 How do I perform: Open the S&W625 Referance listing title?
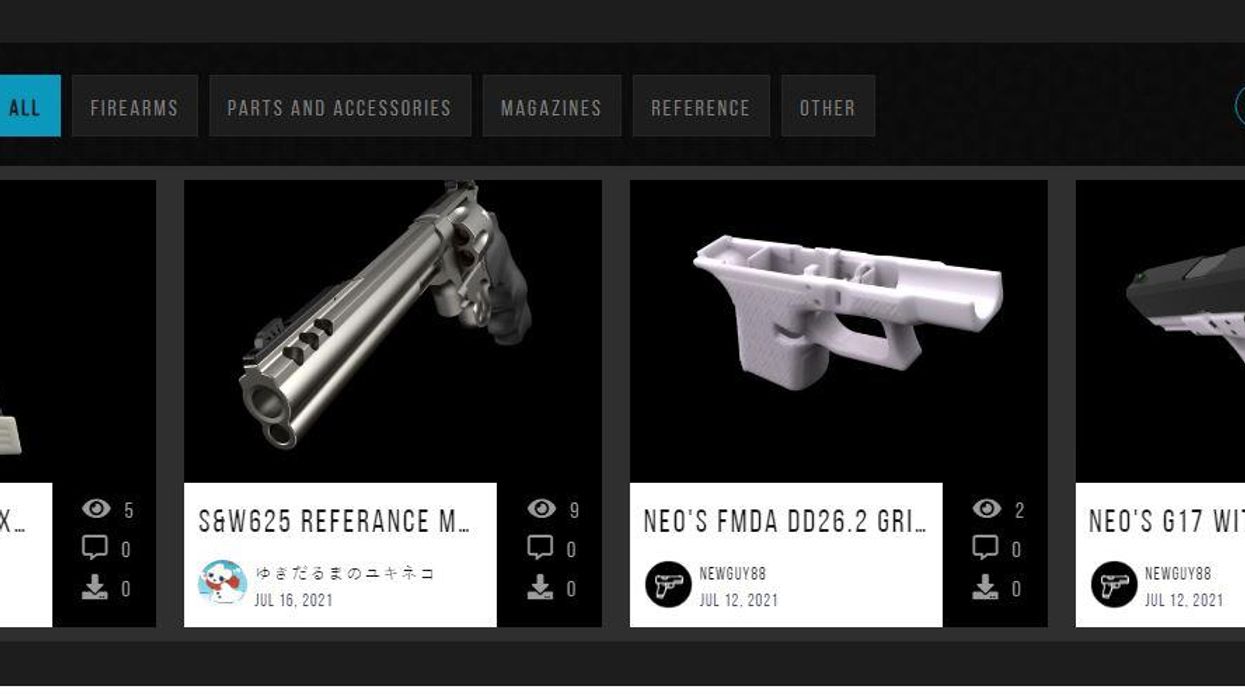[x=334, y=521]
